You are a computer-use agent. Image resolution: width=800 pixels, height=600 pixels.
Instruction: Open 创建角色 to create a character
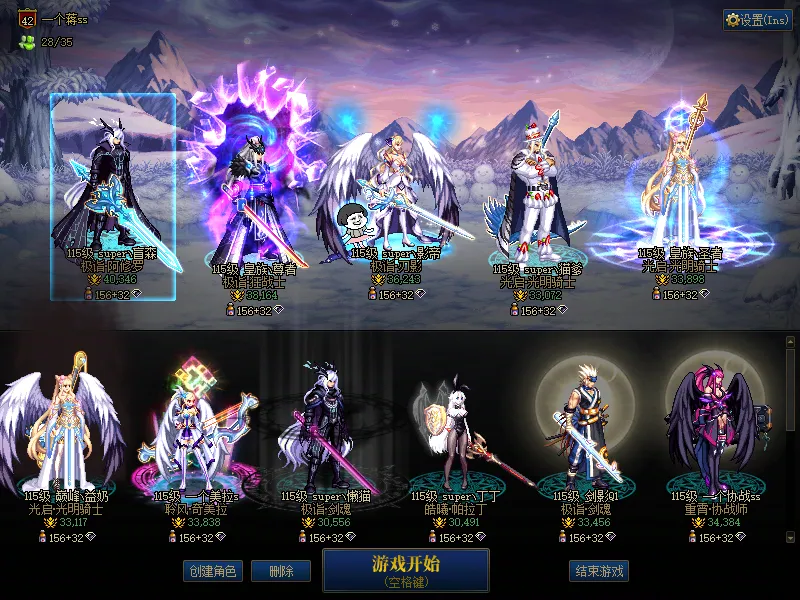[x=211, y=571]
